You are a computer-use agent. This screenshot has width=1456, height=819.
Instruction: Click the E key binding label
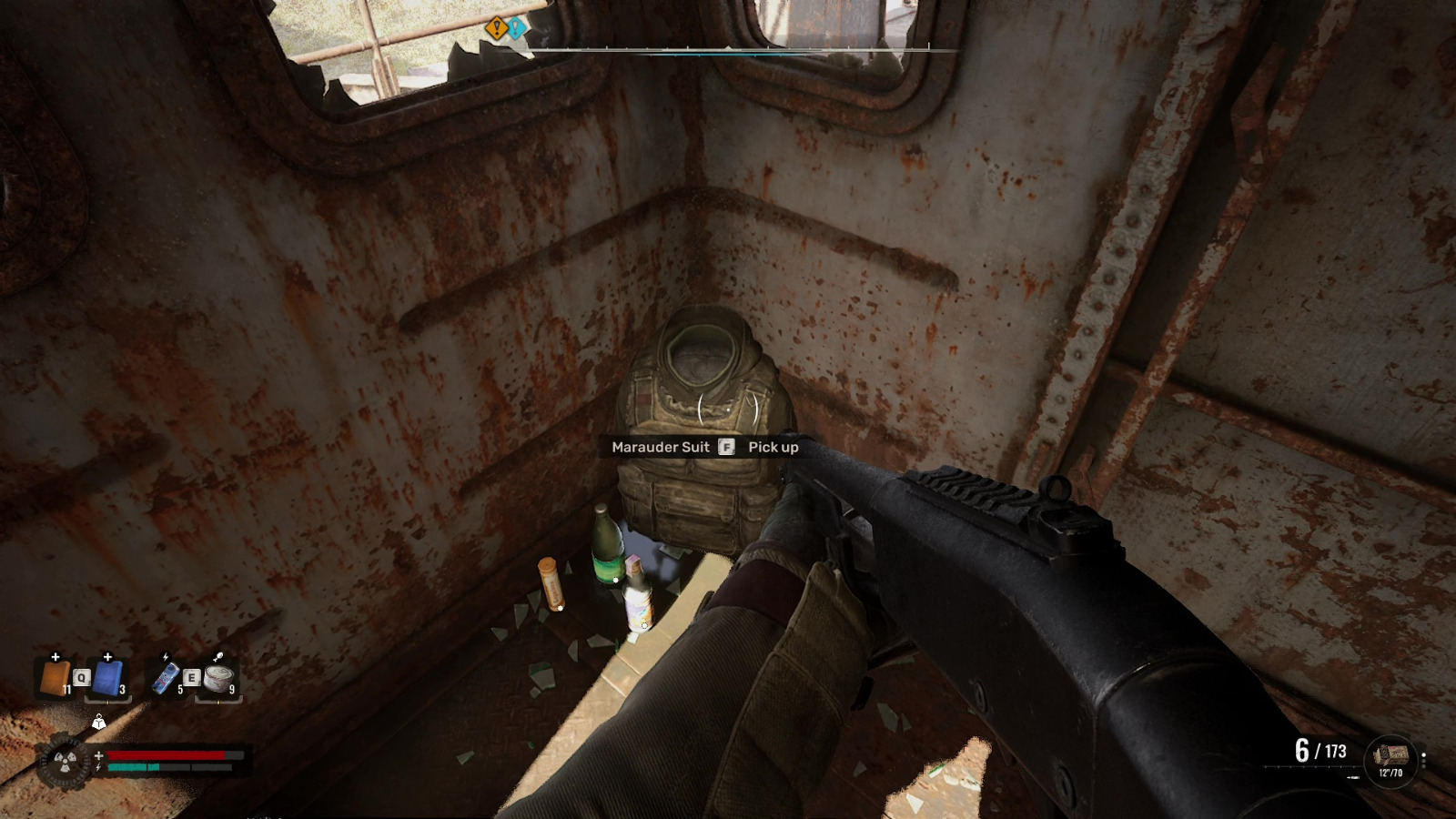coord(190,677)
